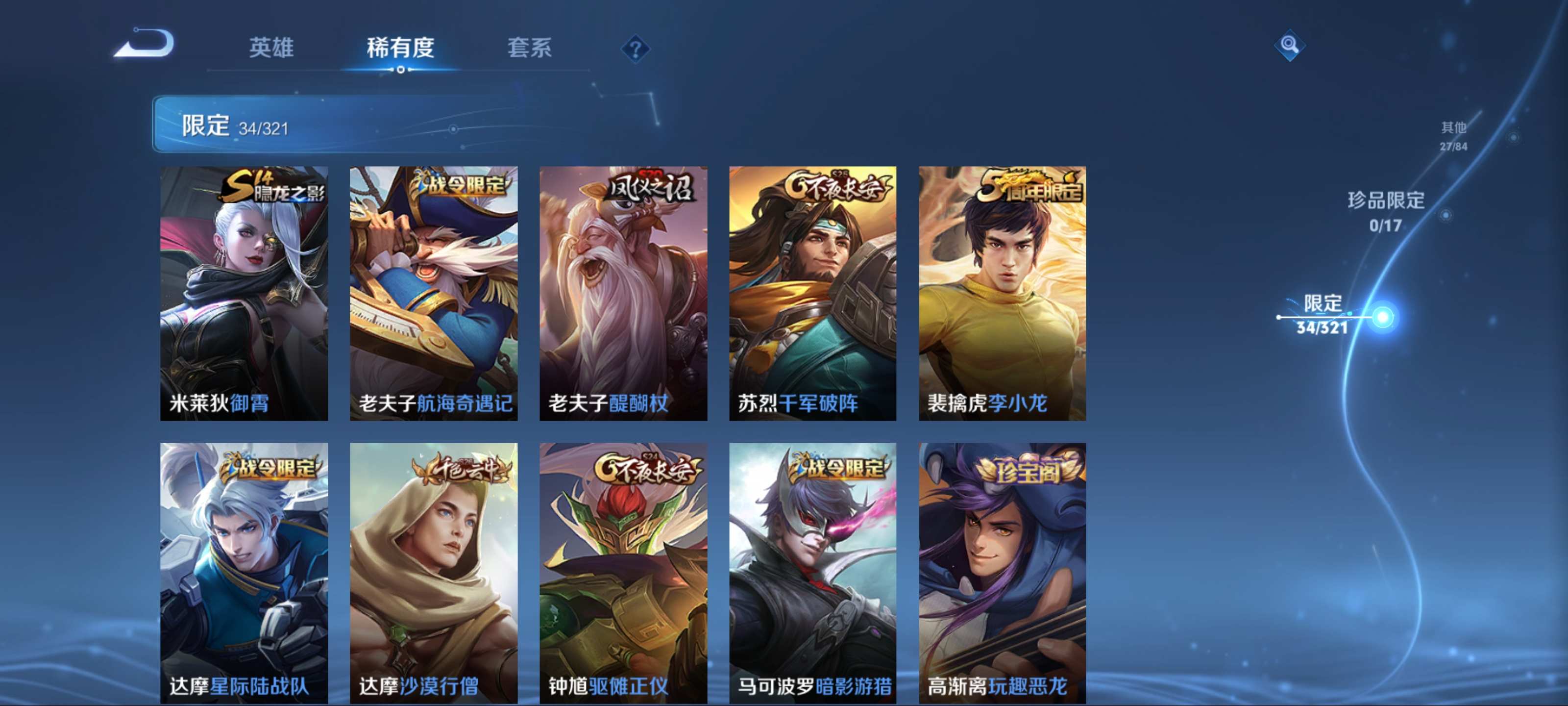Select the 钟馗 驱傩正仪 skin
The height and width of the screenshot is (706, 1568).
pyautogui.click(x=623, y=573)
